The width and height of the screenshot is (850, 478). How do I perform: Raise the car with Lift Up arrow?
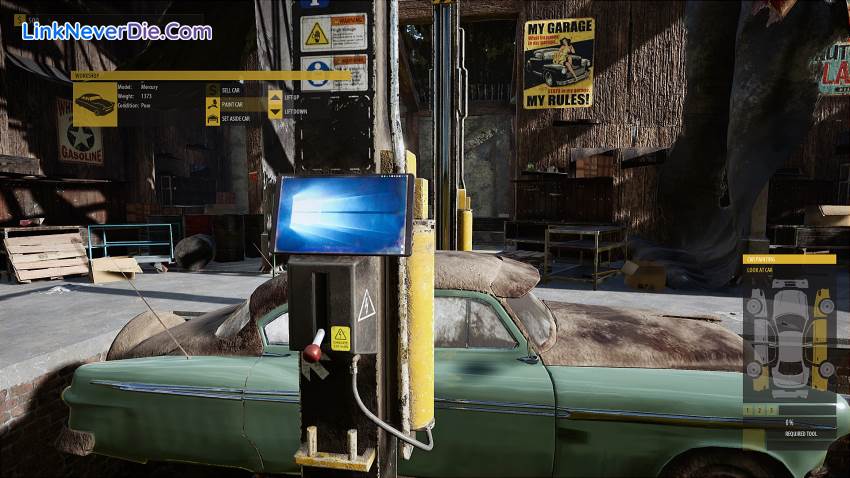[275, 97]
